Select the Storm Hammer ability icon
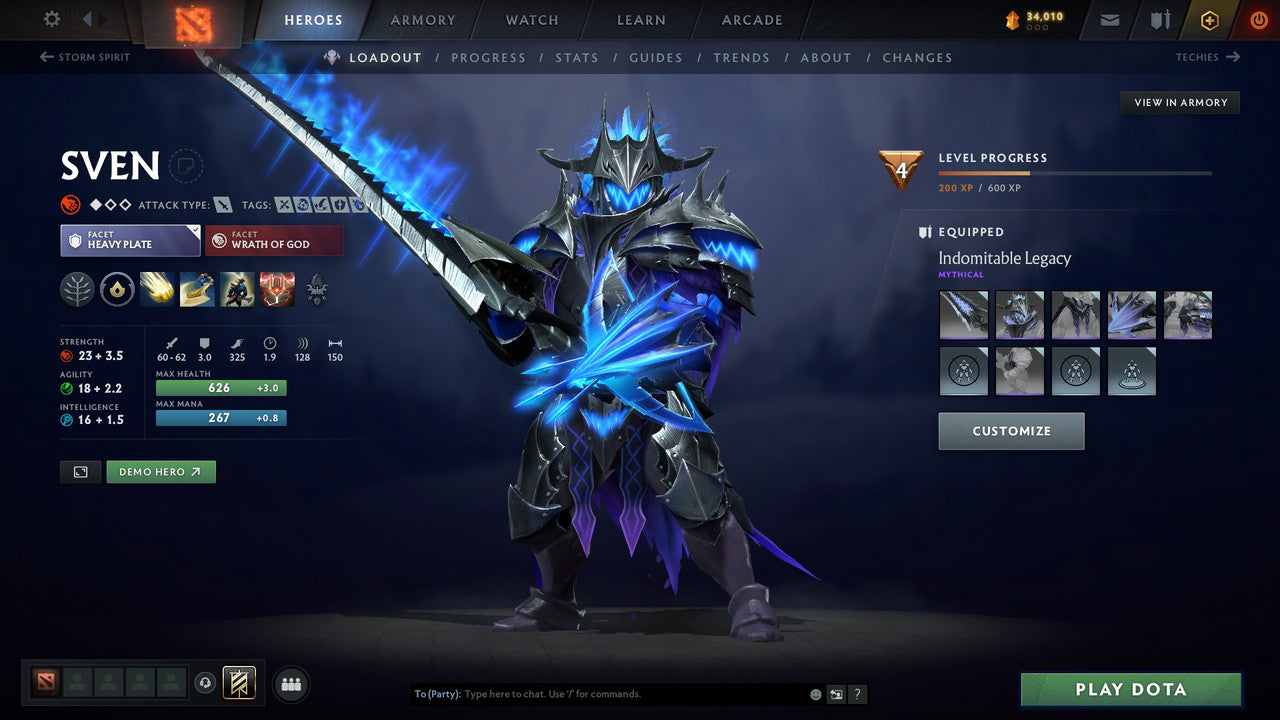Image resolution: width=1280 pixels, height=720 pixels. 157,290
